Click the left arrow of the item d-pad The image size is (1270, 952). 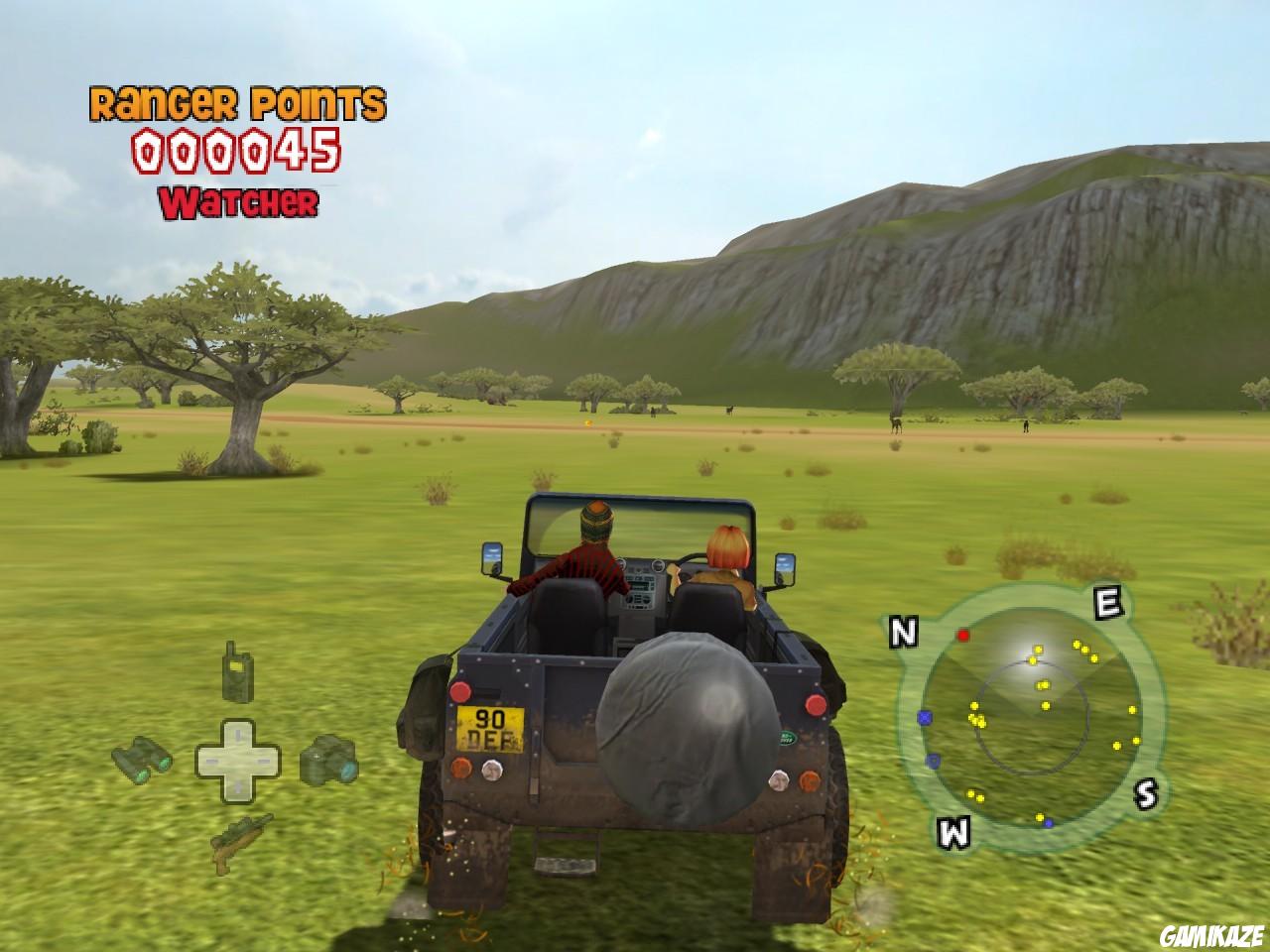pos(210,760)
